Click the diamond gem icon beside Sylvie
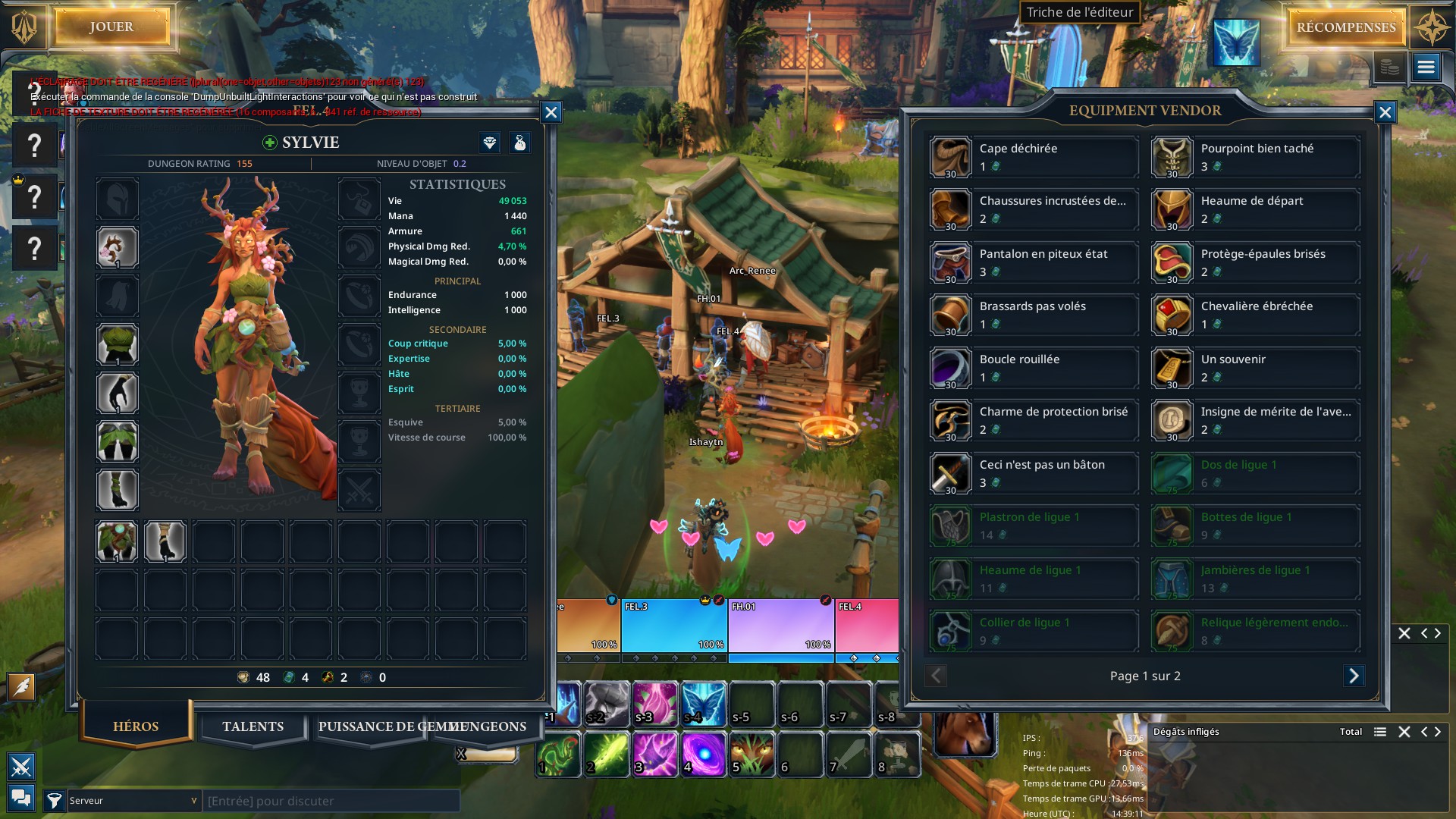1456x819 pixels. click(490, 143)
